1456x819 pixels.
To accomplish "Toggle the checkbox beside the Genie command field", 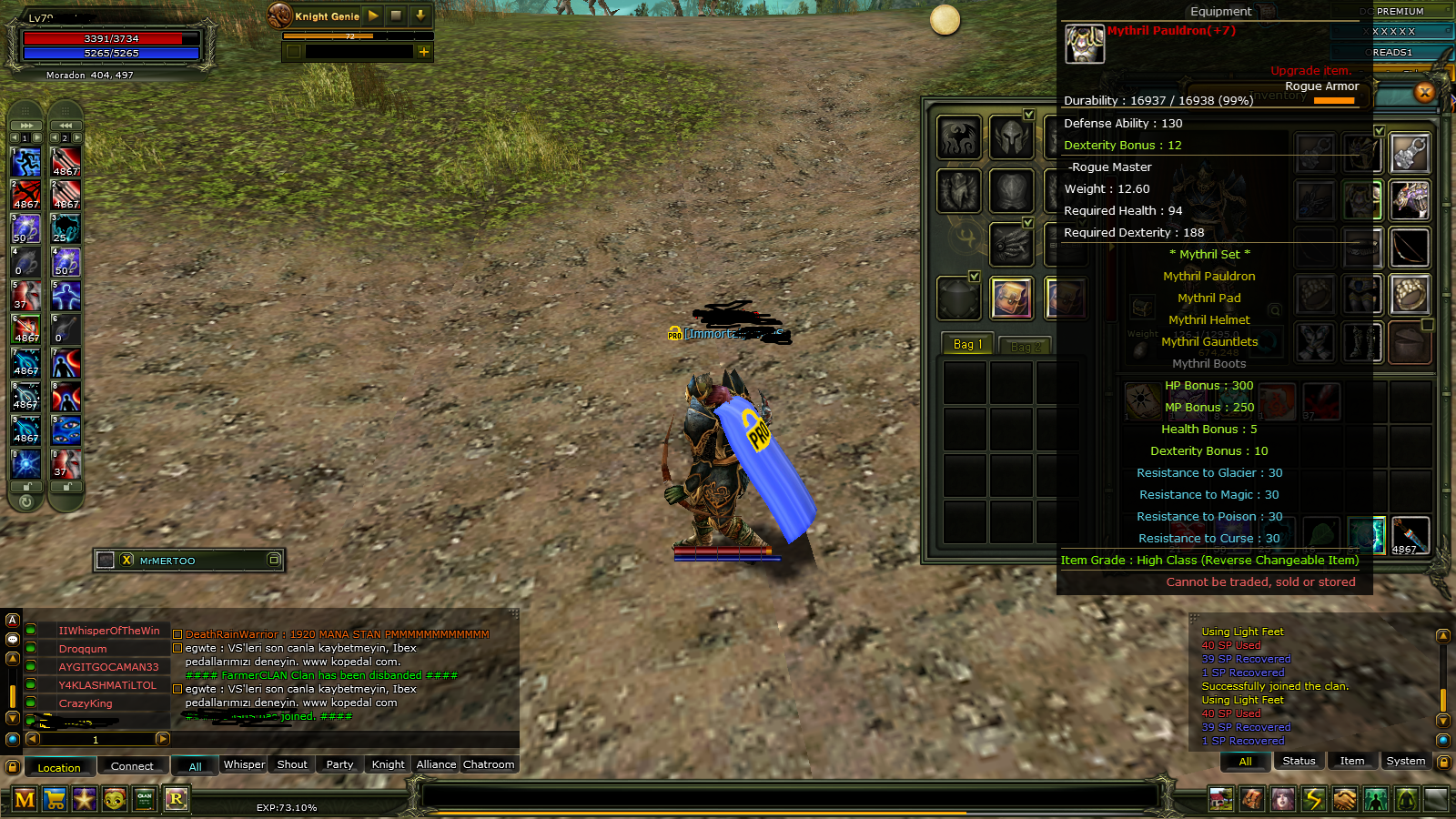I will (294, 52).
